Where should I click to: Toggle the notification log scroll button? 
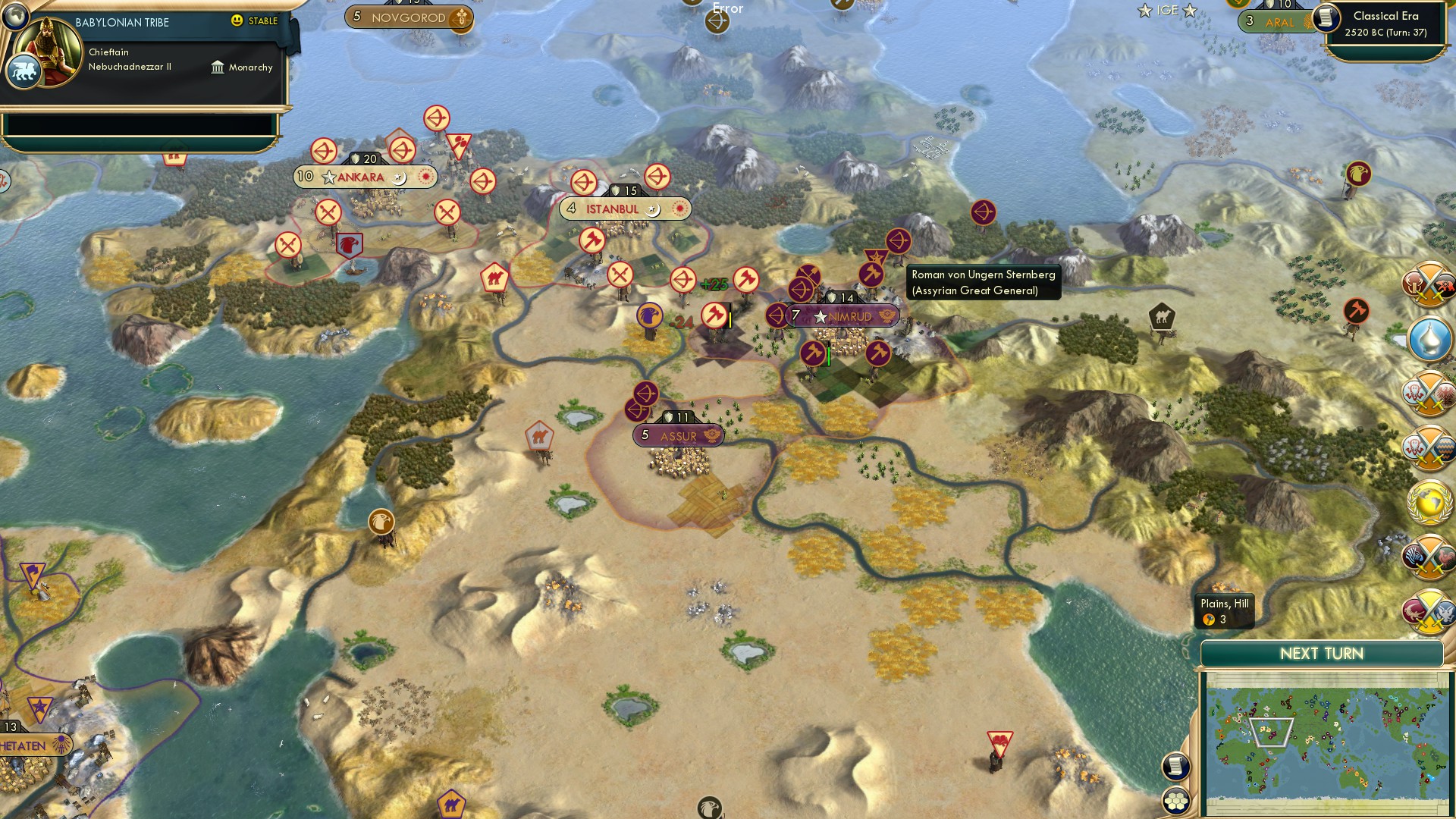pos(1175,767)
